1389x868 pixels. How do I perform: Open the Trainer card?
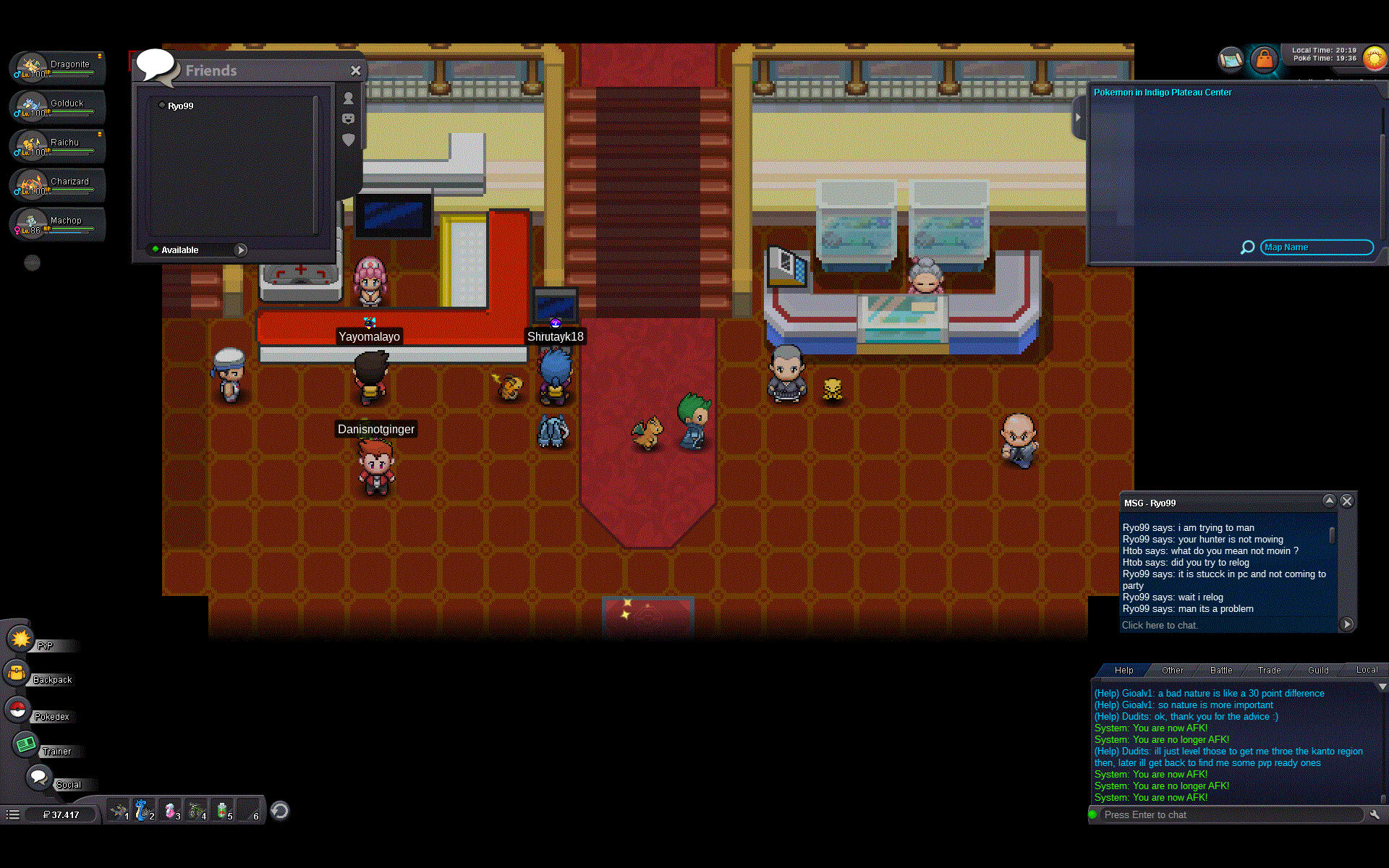25,745
